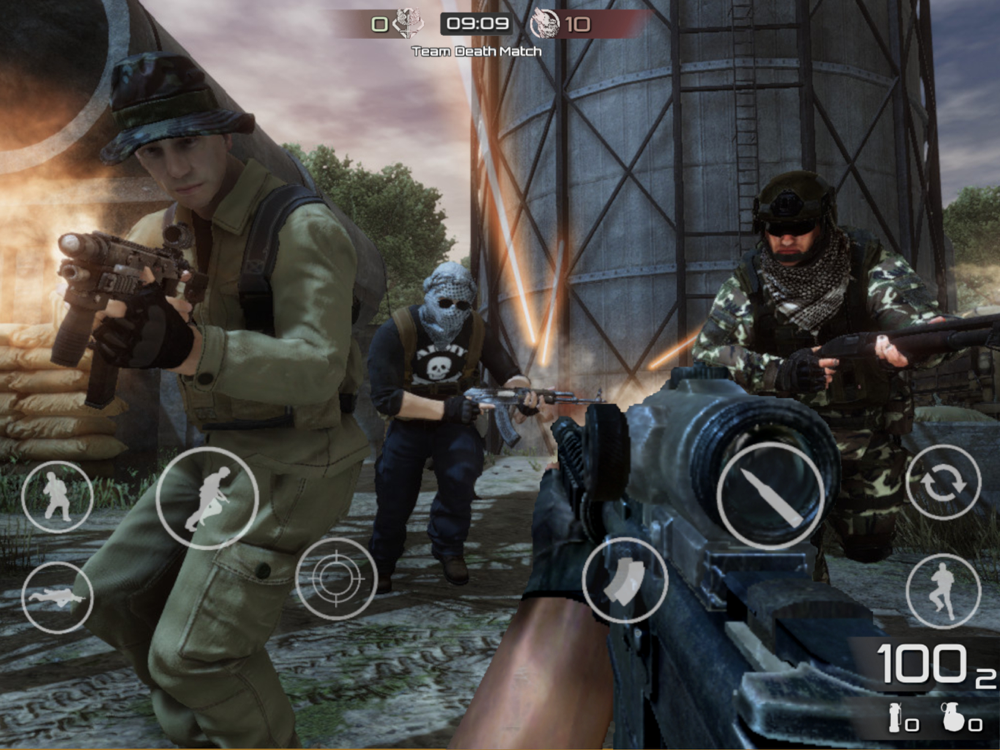Go prone with the lying soldier button
The image size is (1000, 750).
pyautogui.click(x=57, y=597)
